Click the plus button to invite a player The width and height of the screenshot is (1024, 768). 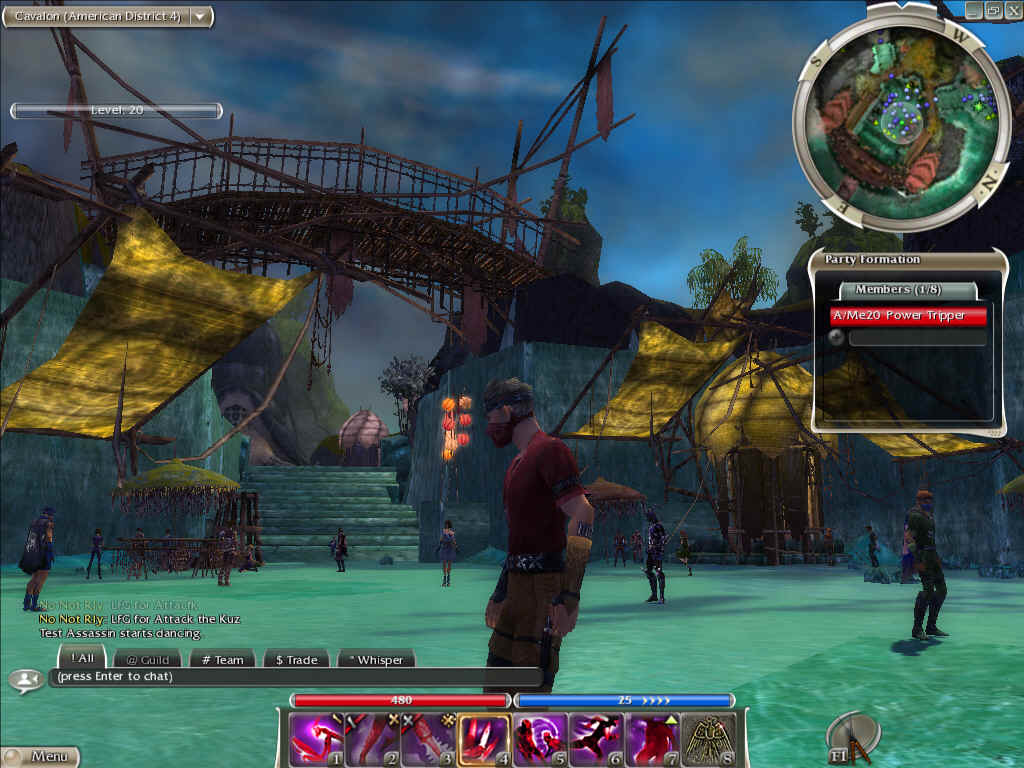point(837,338)
